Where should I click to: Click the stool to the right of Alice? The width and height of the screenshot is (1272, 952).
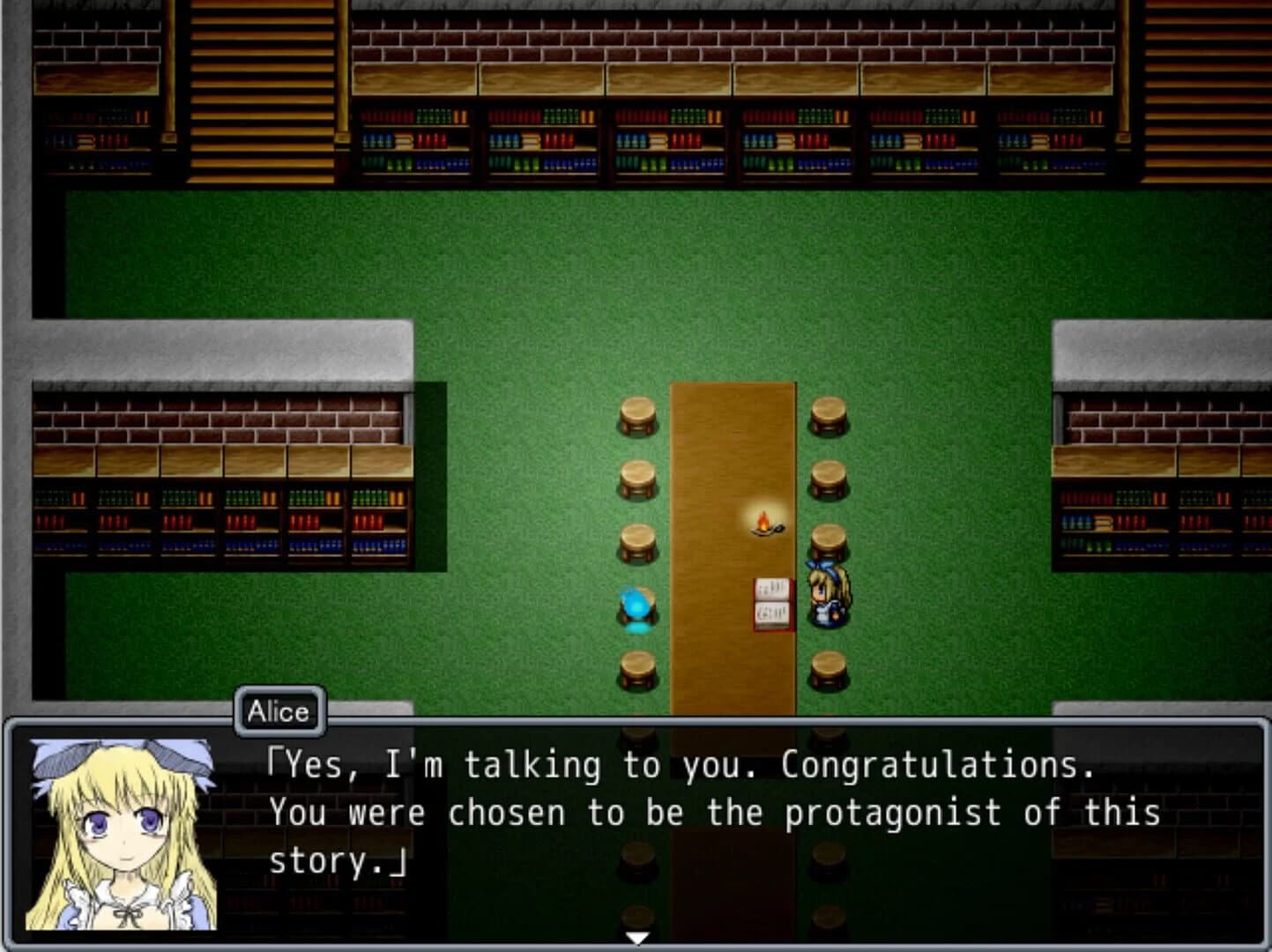click(827, 539)
